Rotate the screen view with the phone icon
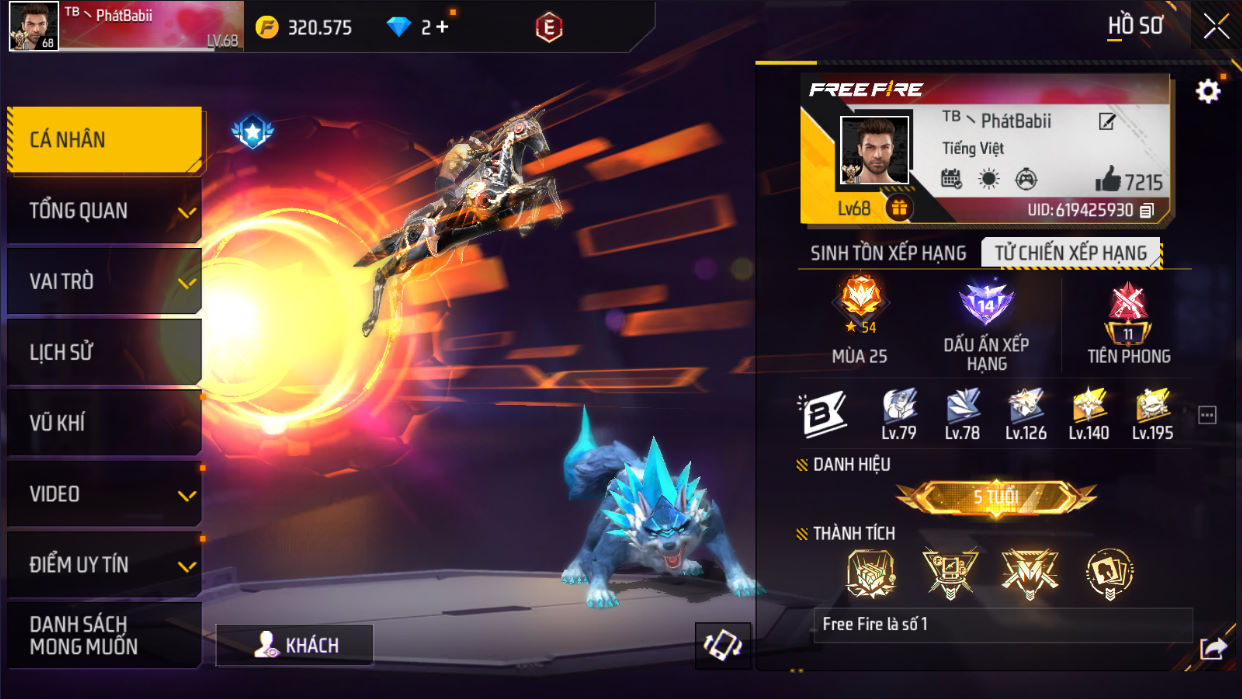This screenshot has height=699, width=1242. pos(722,646)
